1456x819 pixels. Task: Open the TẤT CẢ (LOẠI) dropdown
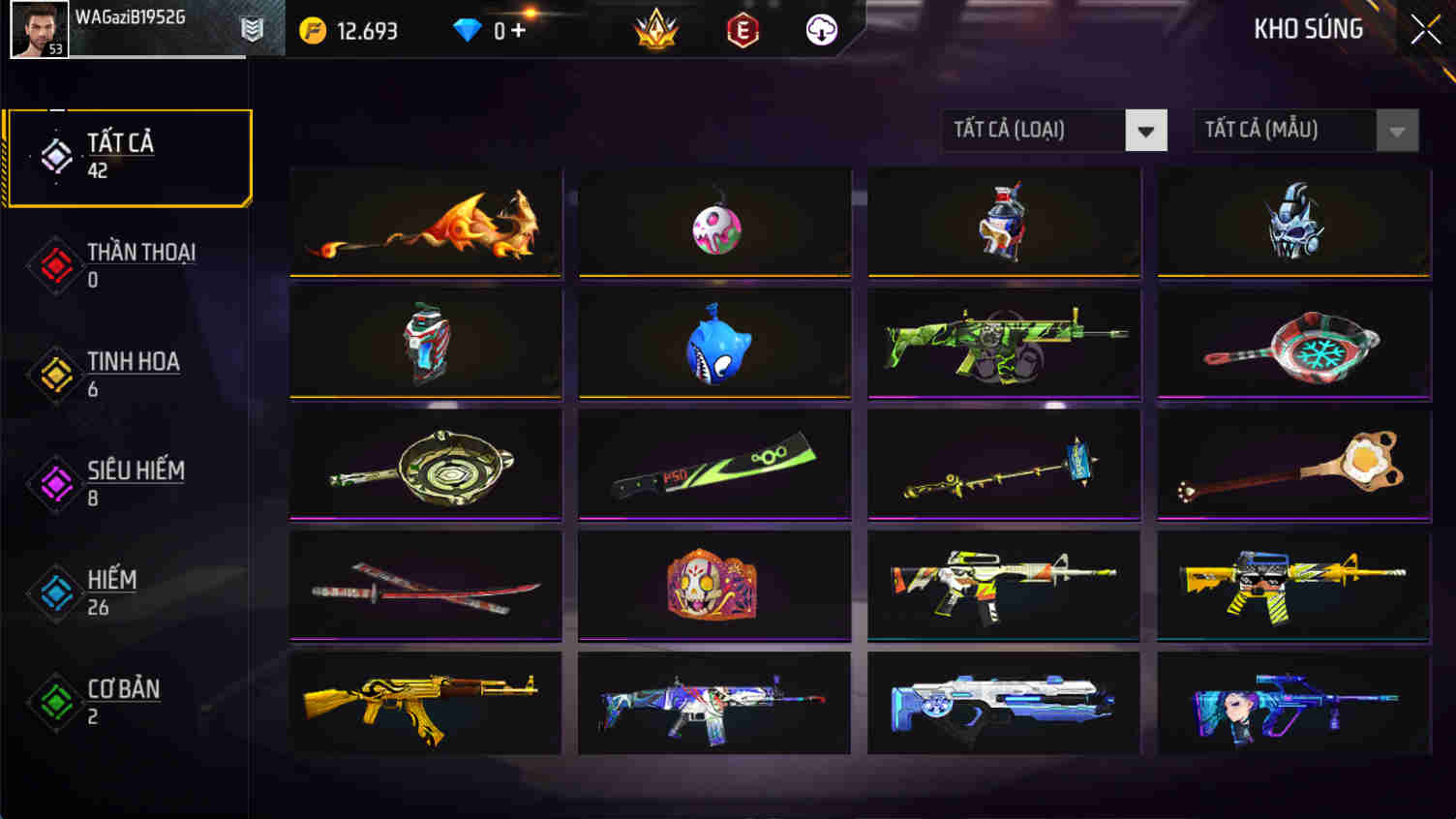coord(1052,130)
